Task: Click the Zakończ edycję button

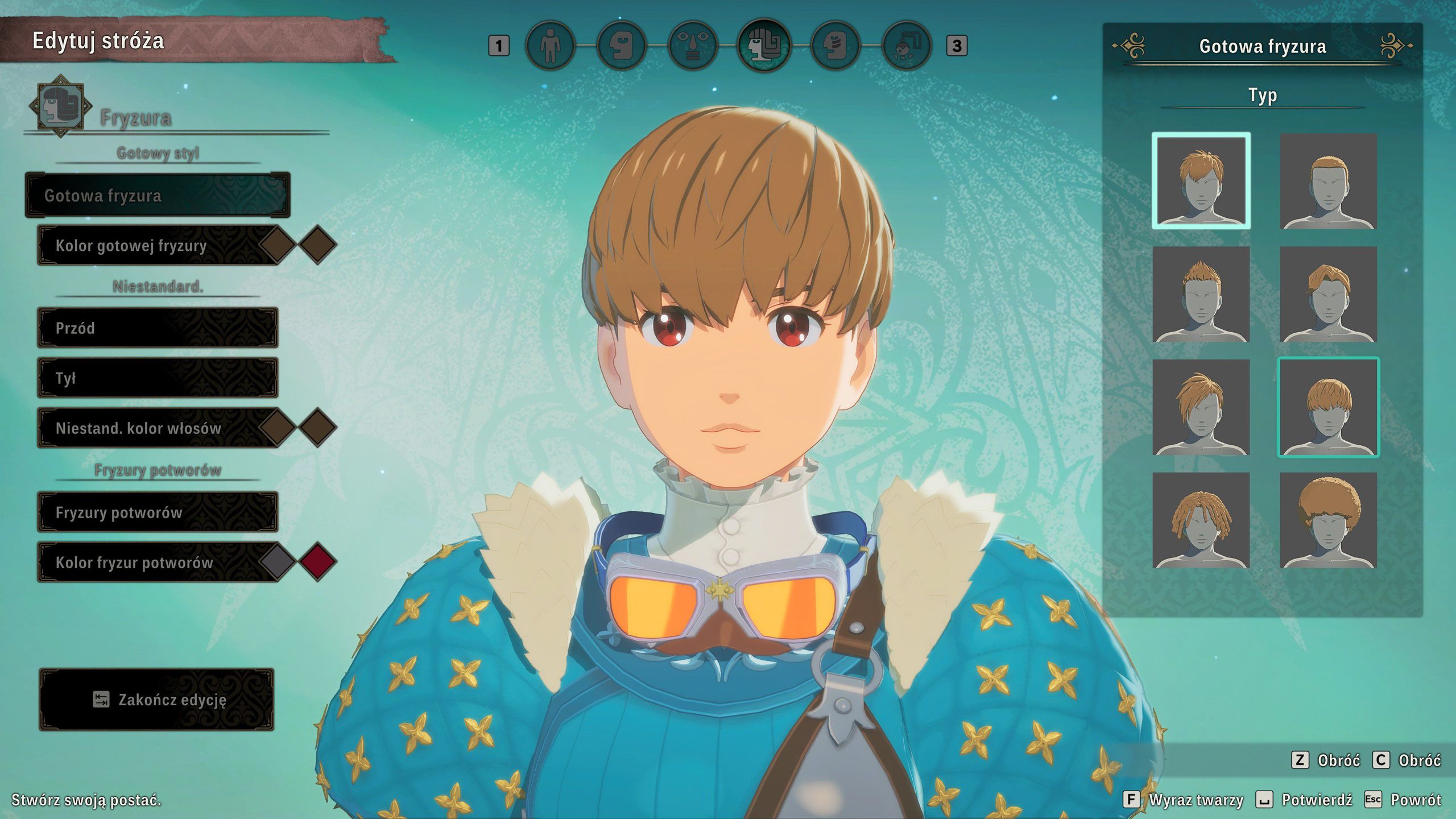Action: (x=157, y=699)
